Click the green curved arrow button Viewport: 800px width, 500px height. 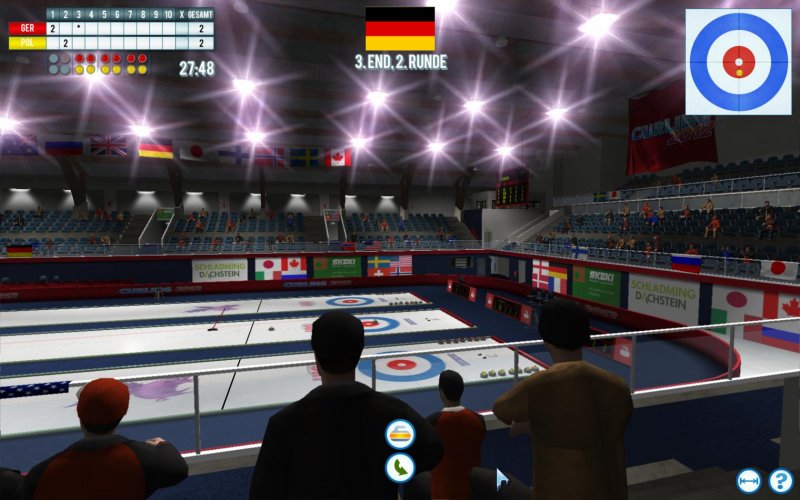400,466
